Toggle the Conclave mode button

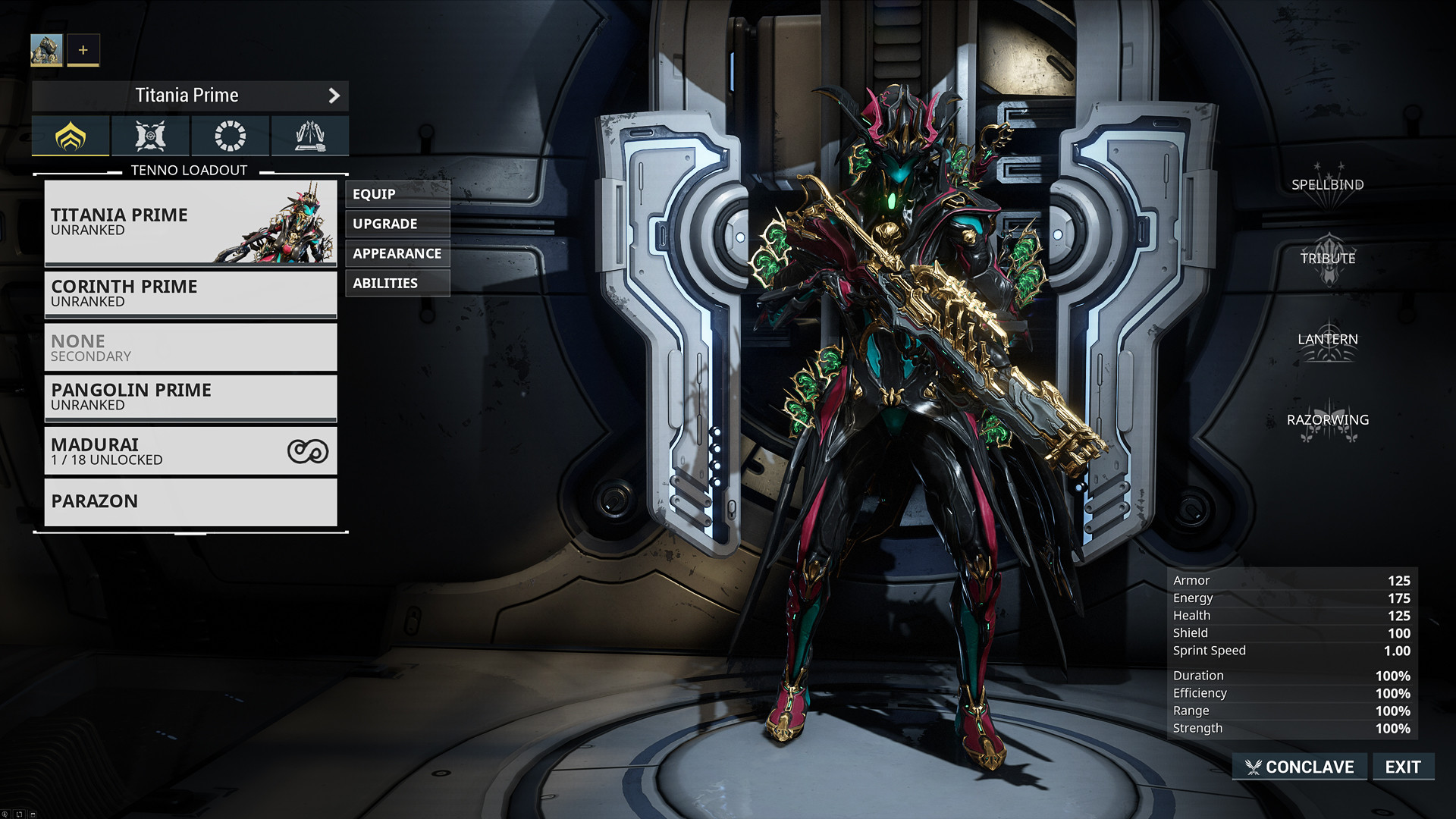[1300, 767]
